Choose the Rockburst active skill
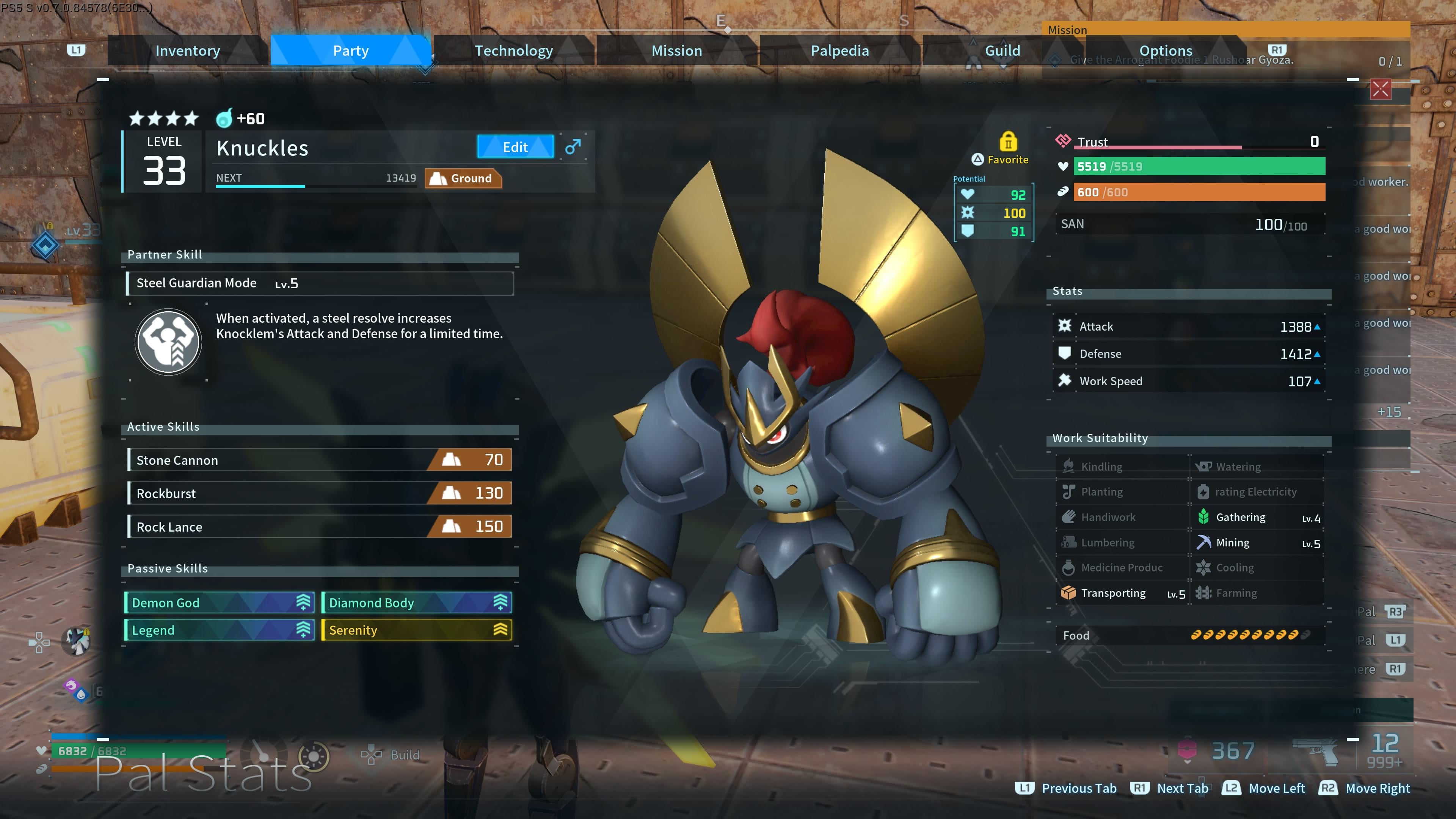 [x=320, y=493]
